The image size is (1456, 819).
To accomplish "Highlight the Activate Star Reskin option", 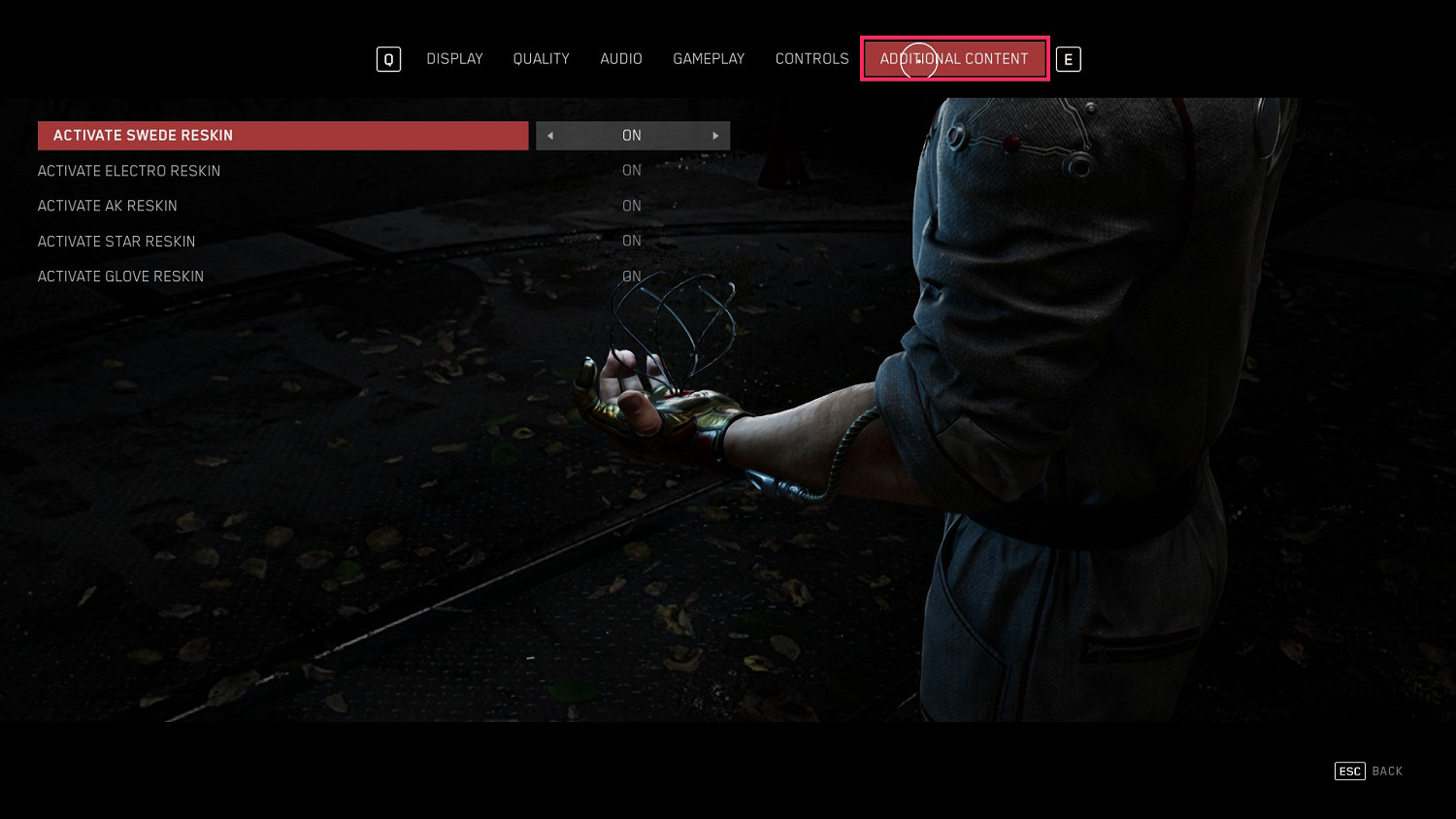I will click(116, 242).
